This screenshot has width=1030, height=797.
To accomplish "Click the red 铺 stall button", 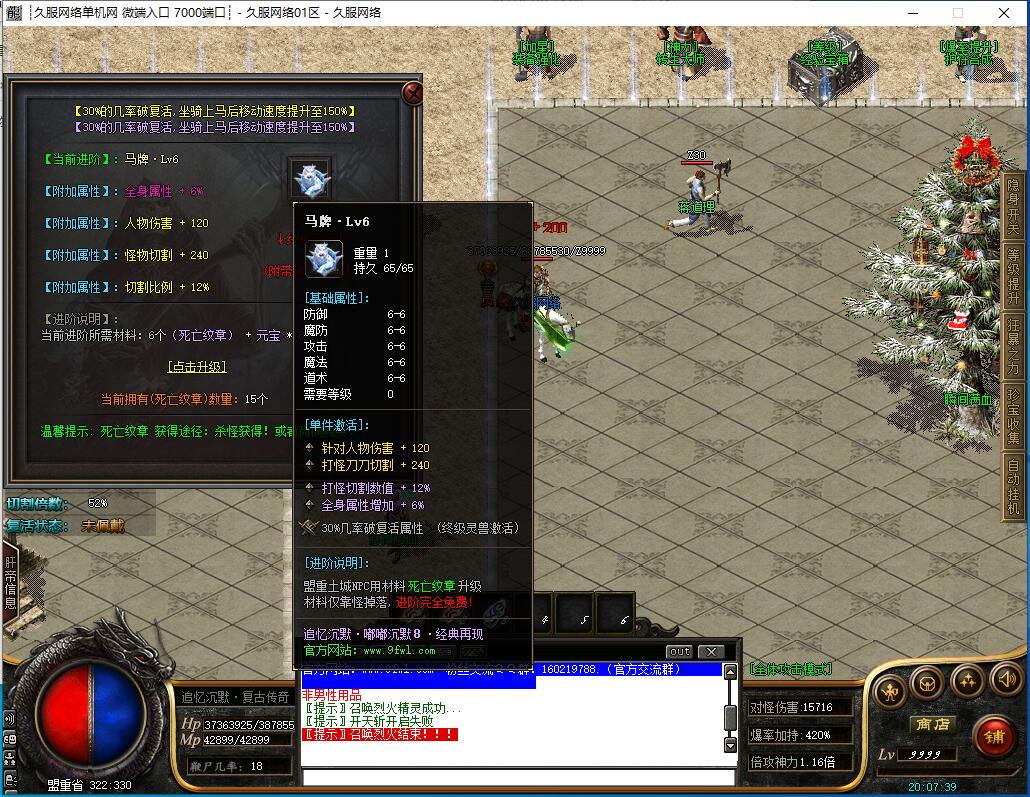I will (x=993, y=736).
